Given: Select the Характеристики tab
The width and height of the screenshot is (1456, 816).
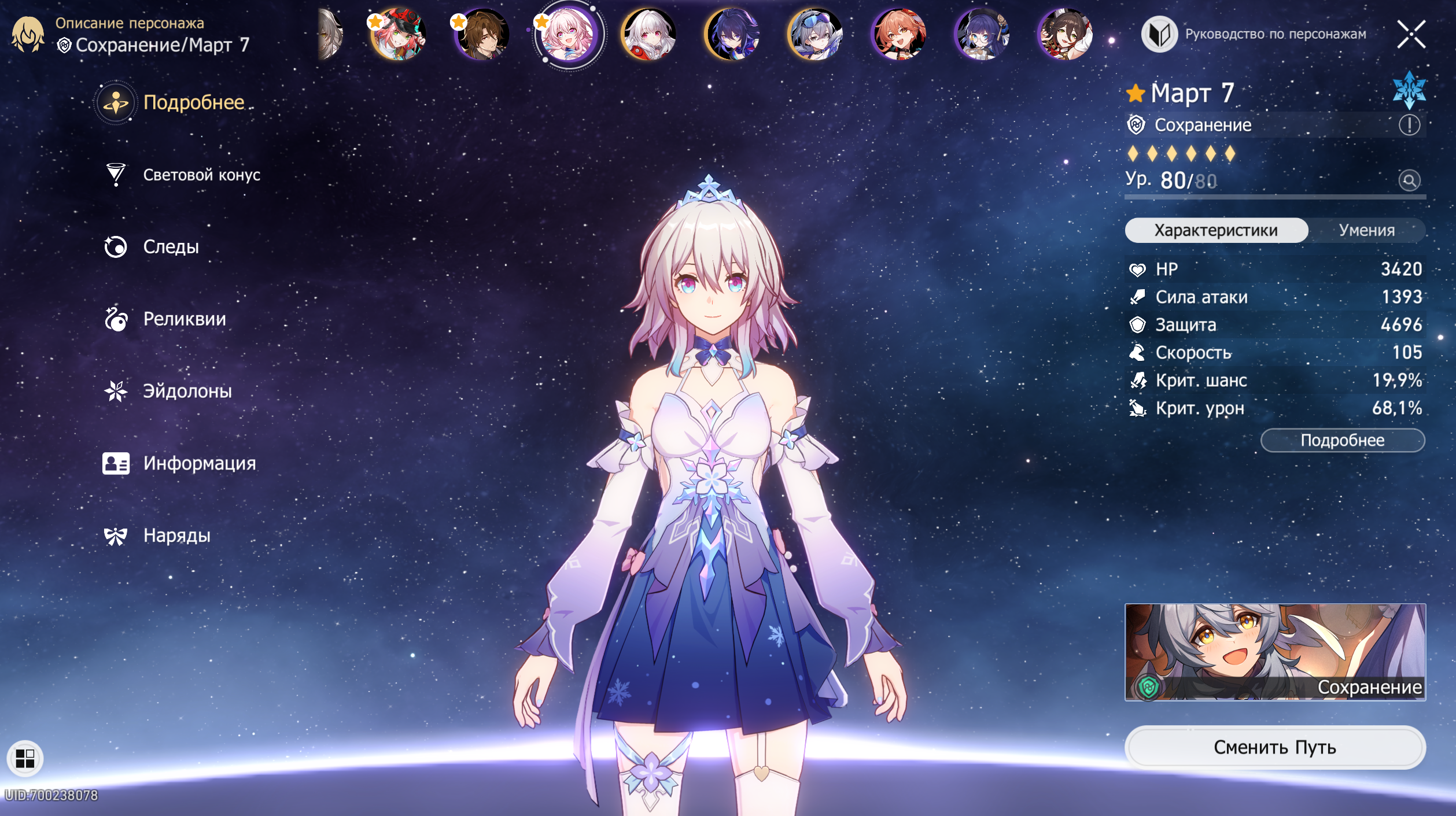Looking at the screenshot, I should 1216,230.
